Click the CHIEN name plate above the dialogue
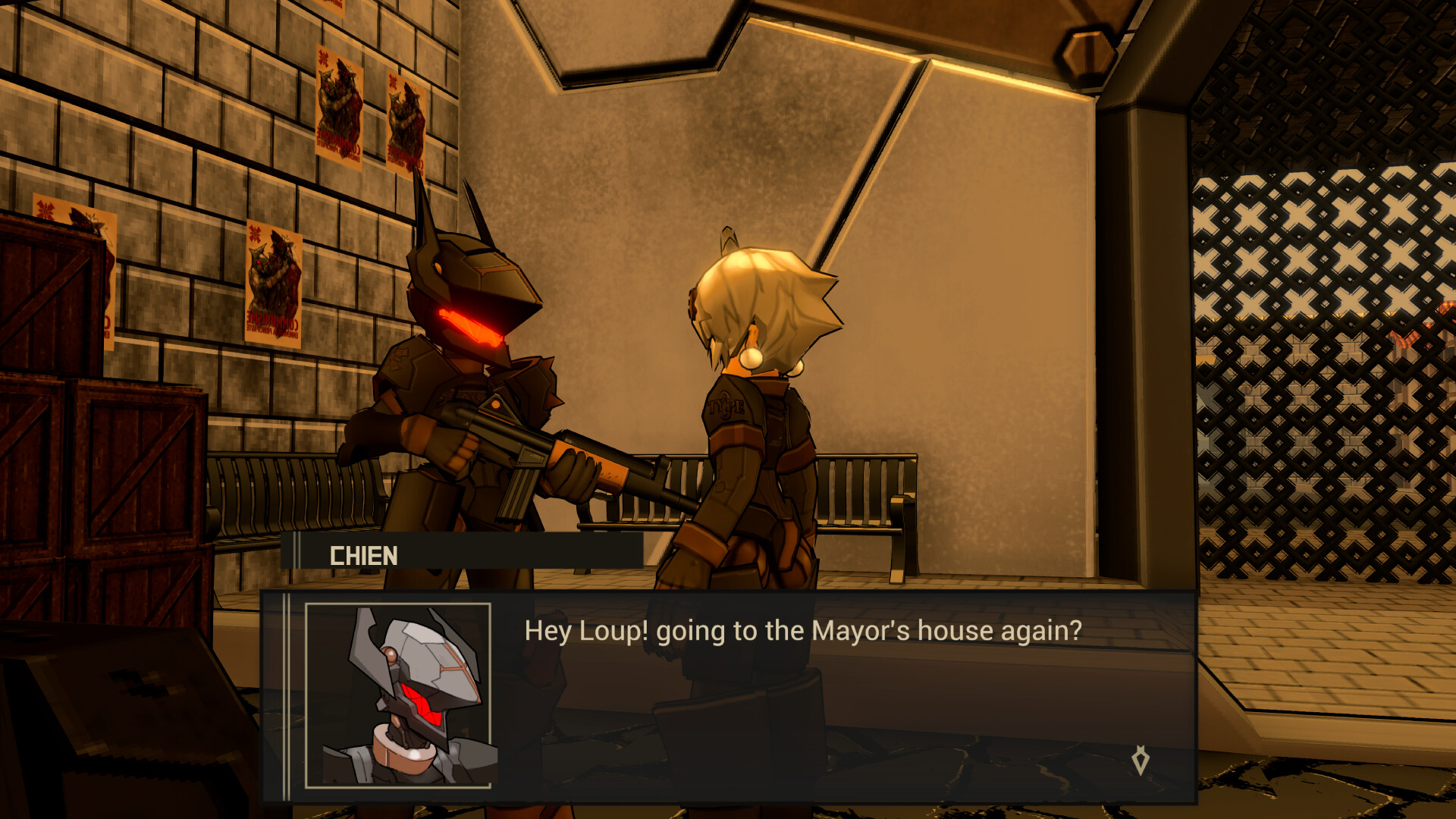 364,555
